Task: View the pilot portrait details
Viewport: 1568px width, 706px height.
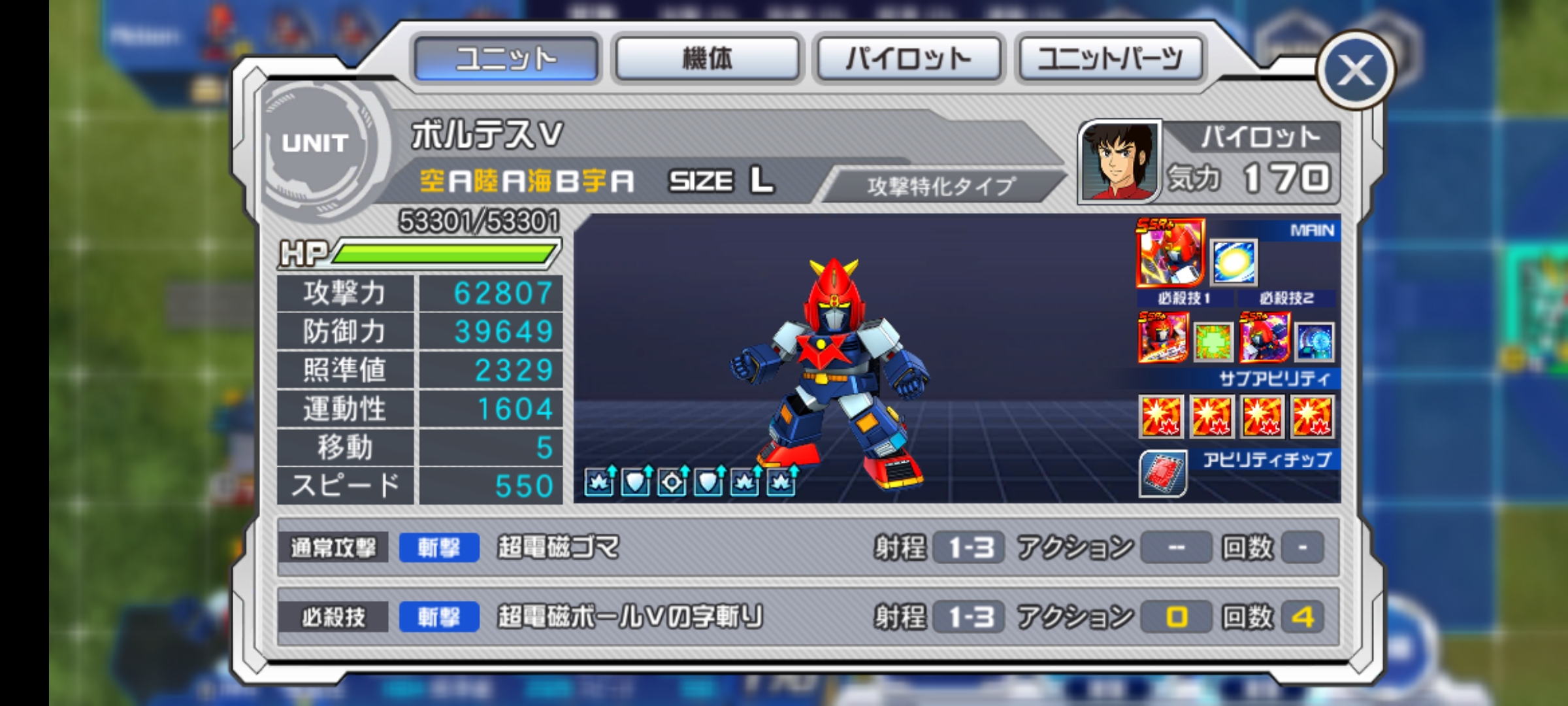Action: click(x=1119, y=161)
